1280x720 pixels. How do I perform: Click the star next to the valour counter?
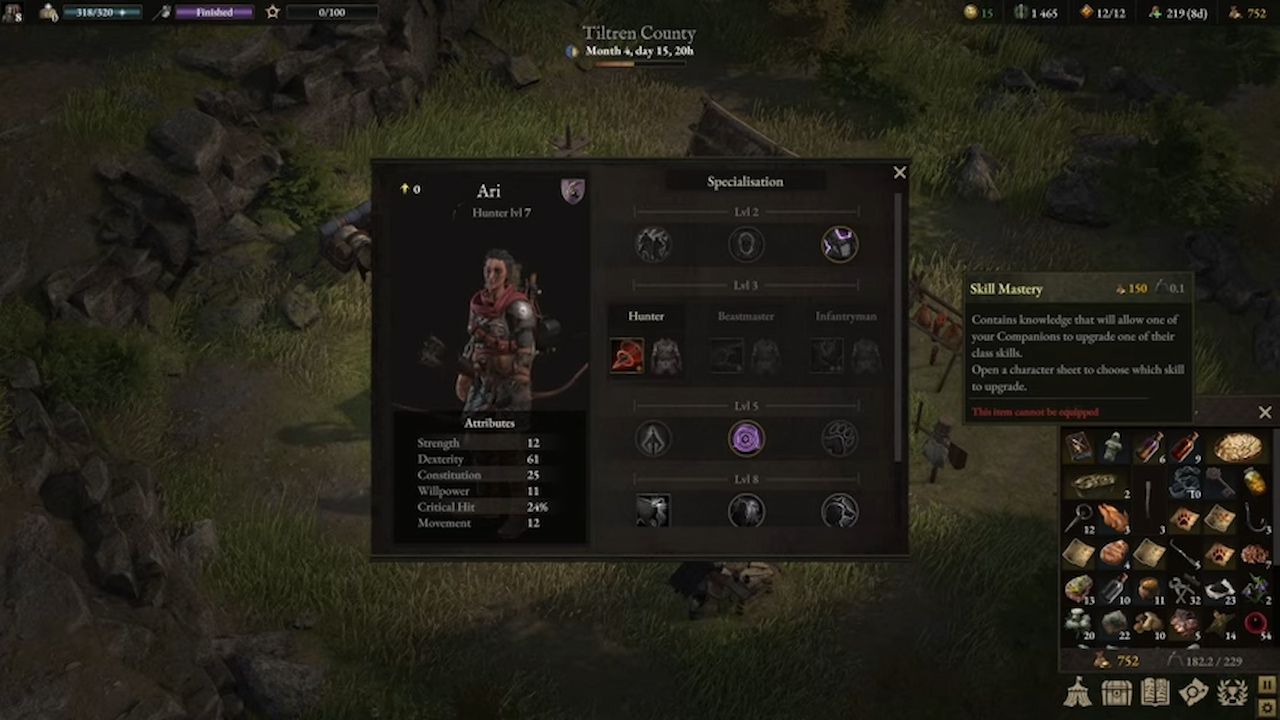tap(273, 12)
